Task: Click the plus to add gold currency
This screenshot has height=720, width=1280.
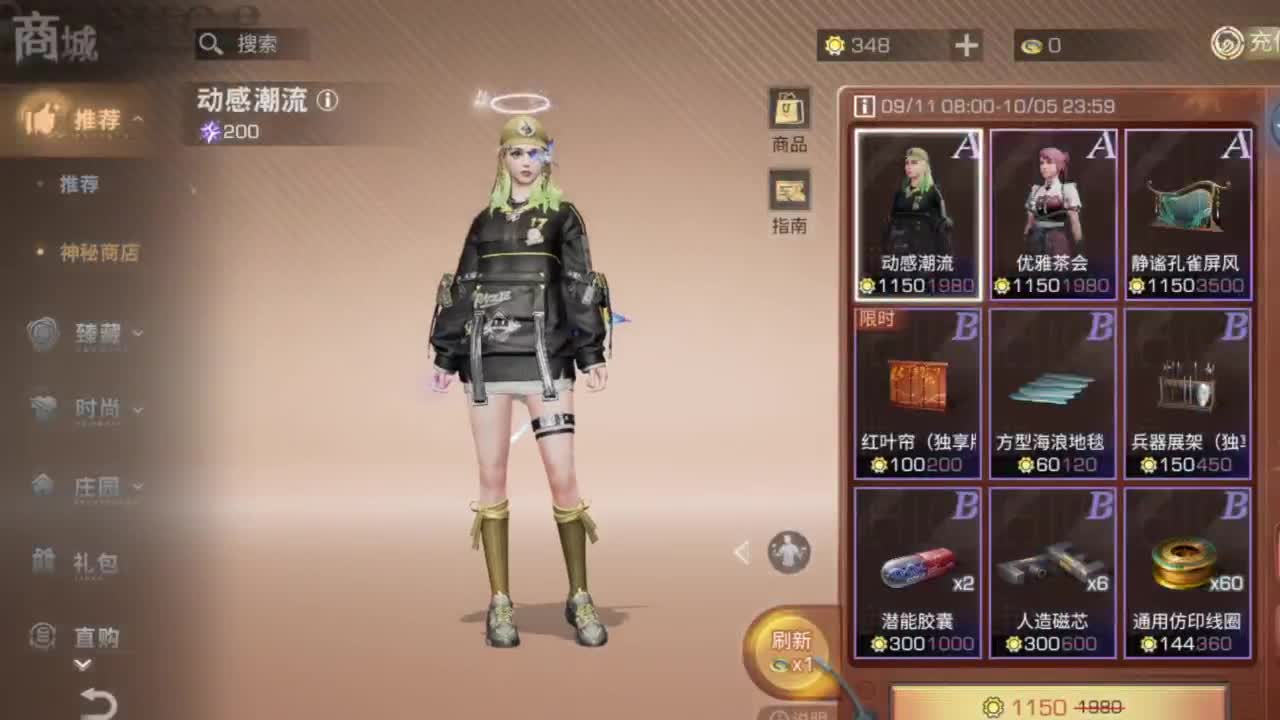Action: 964,45
